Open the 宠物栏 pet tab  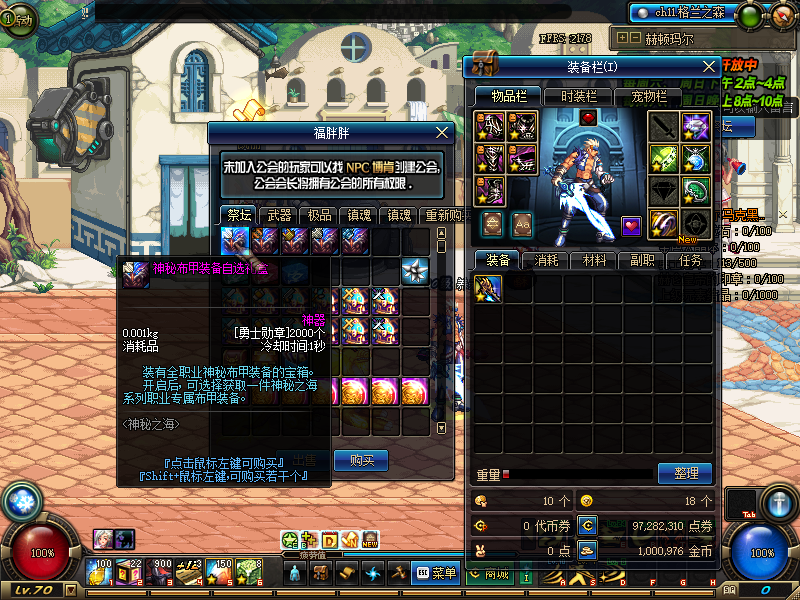point(648,96)
